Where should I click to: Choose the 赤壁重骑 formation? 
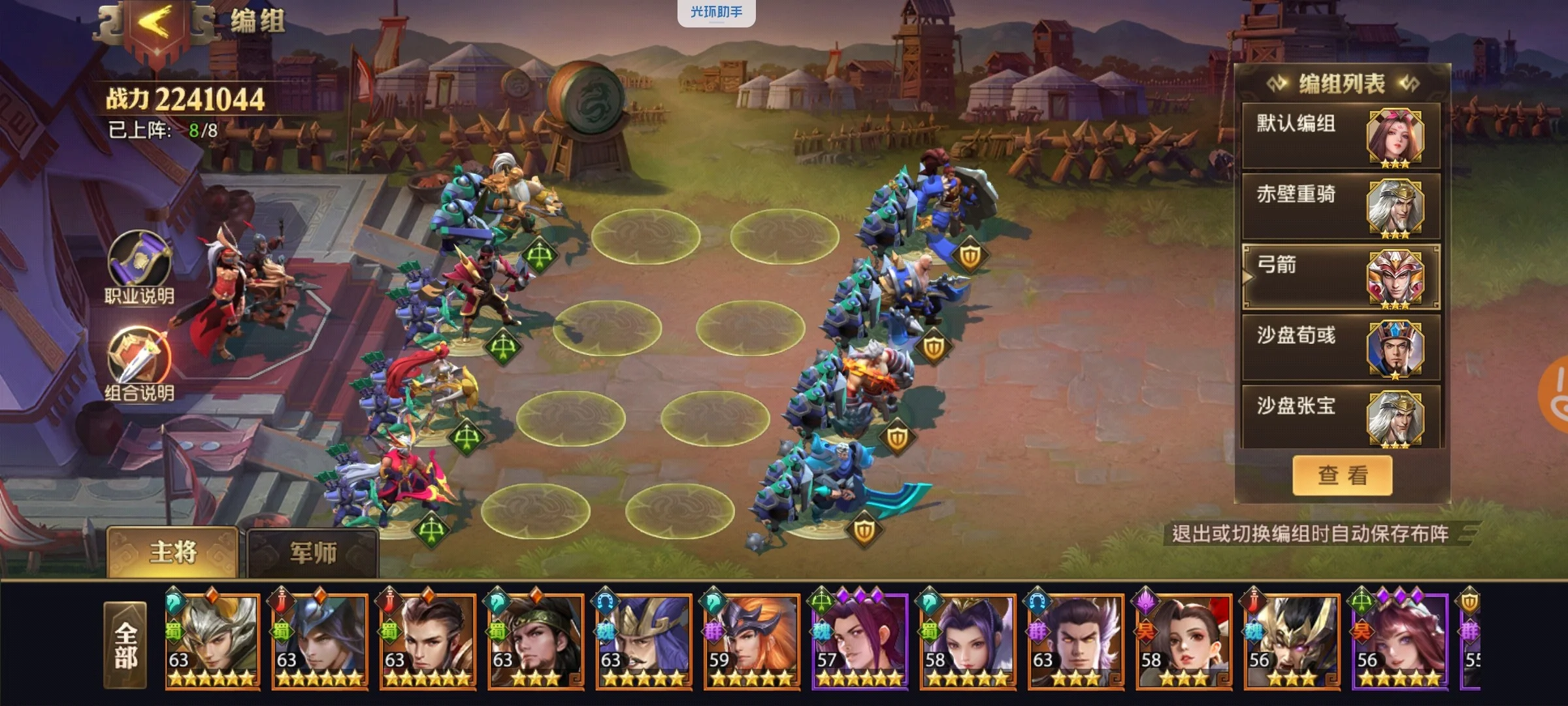[1339, 207]
